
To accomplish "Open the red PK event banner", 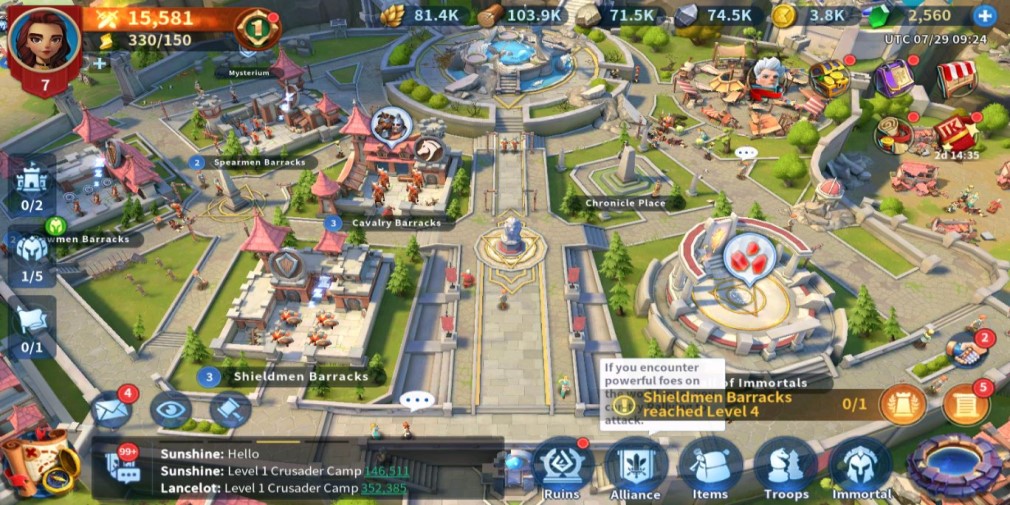I will click(x=955, y=133).
